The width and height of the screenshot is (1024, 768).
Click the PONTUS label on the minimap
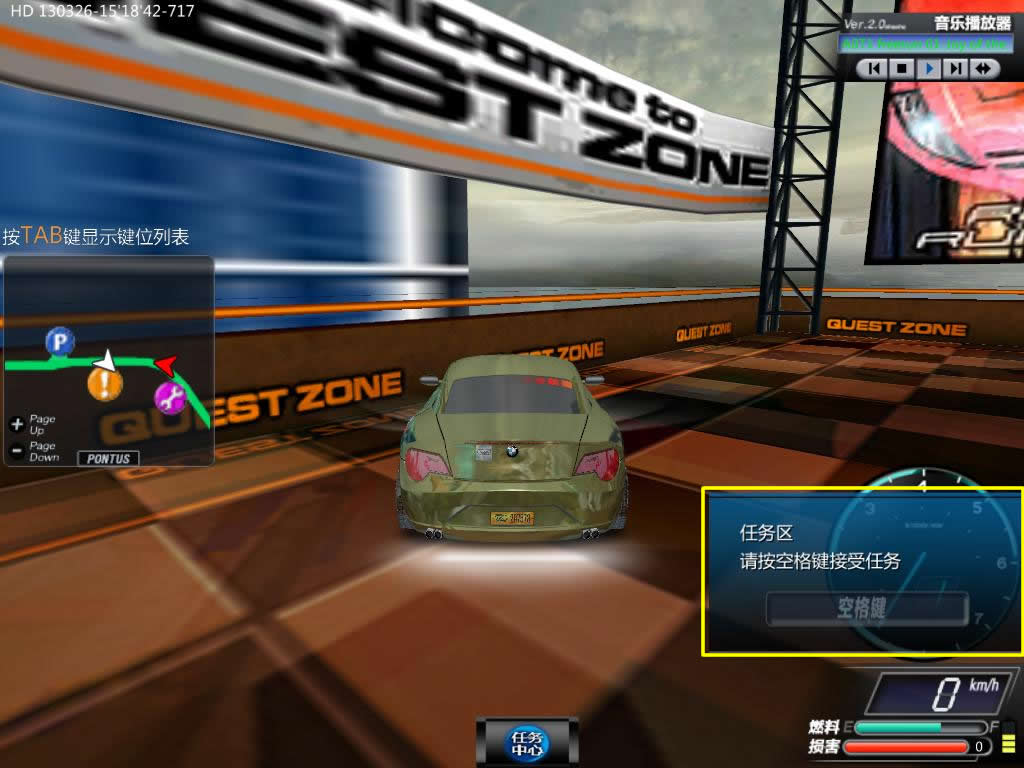(107, 458)
